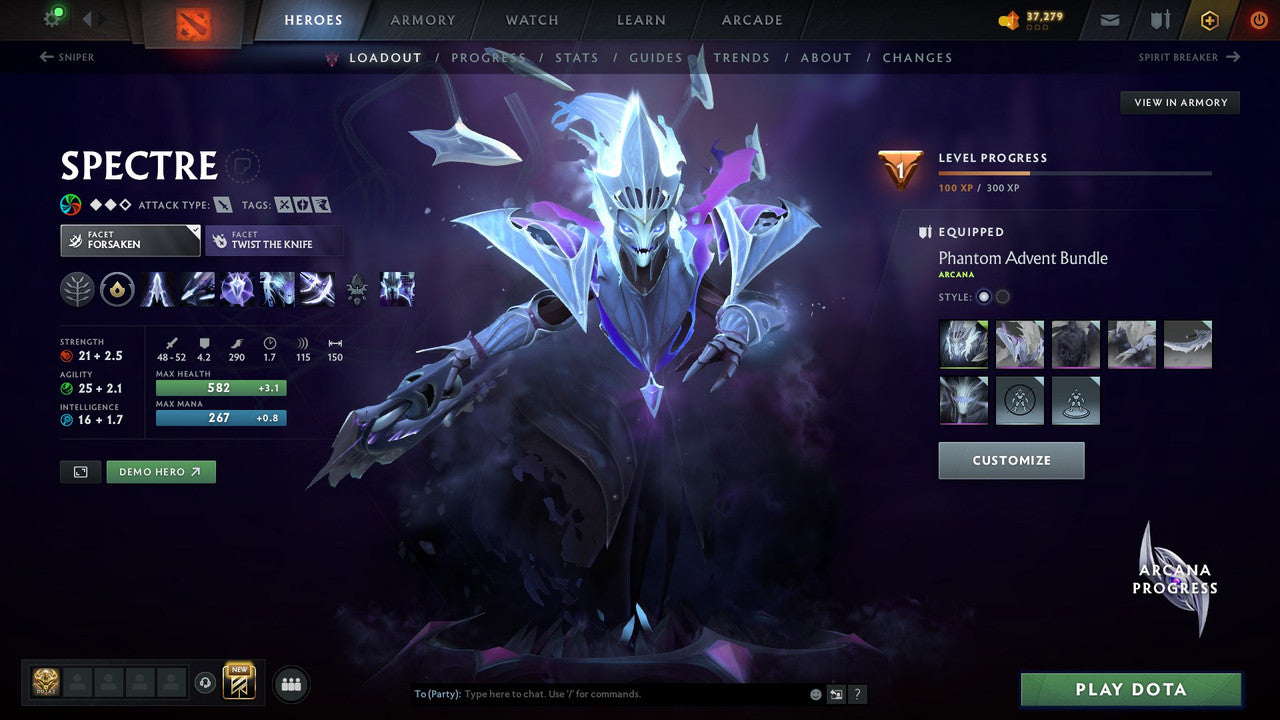The image size is (1280, 720).
Task: Select the second Arcana style radio button
Action: pyautogui.click(x=1001, y=297)
